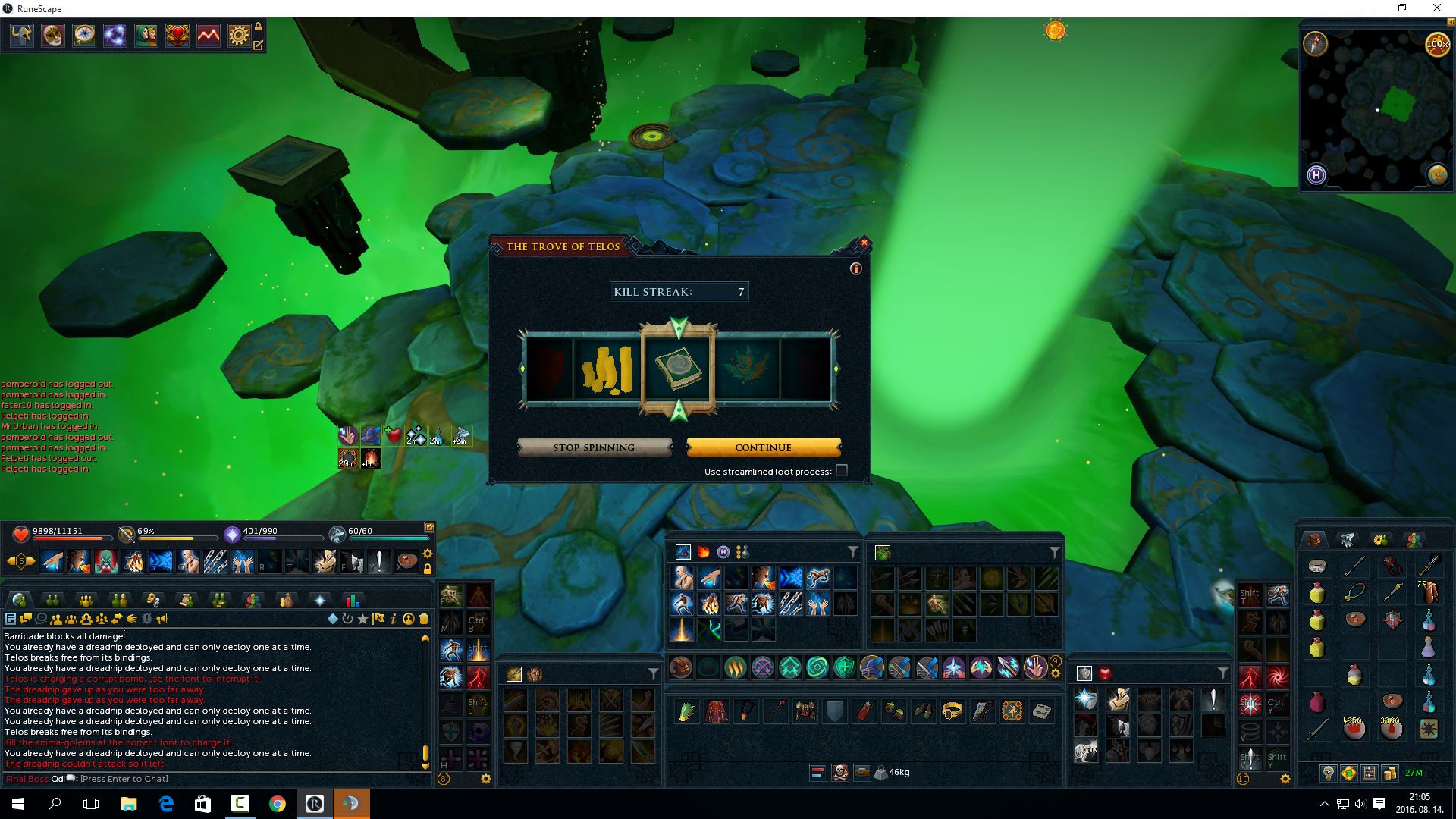Viewport: 1456px width, 819px height.
Task: Open the gear Settings ribbon icon
Action: [x=239, y=35]
